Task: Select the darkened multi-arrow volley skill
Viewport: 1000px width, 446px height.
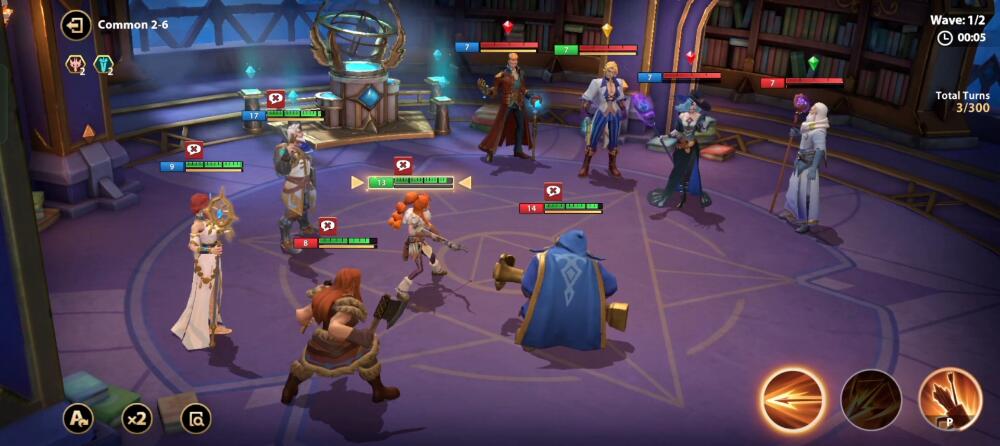Action: tap(871, 399)
